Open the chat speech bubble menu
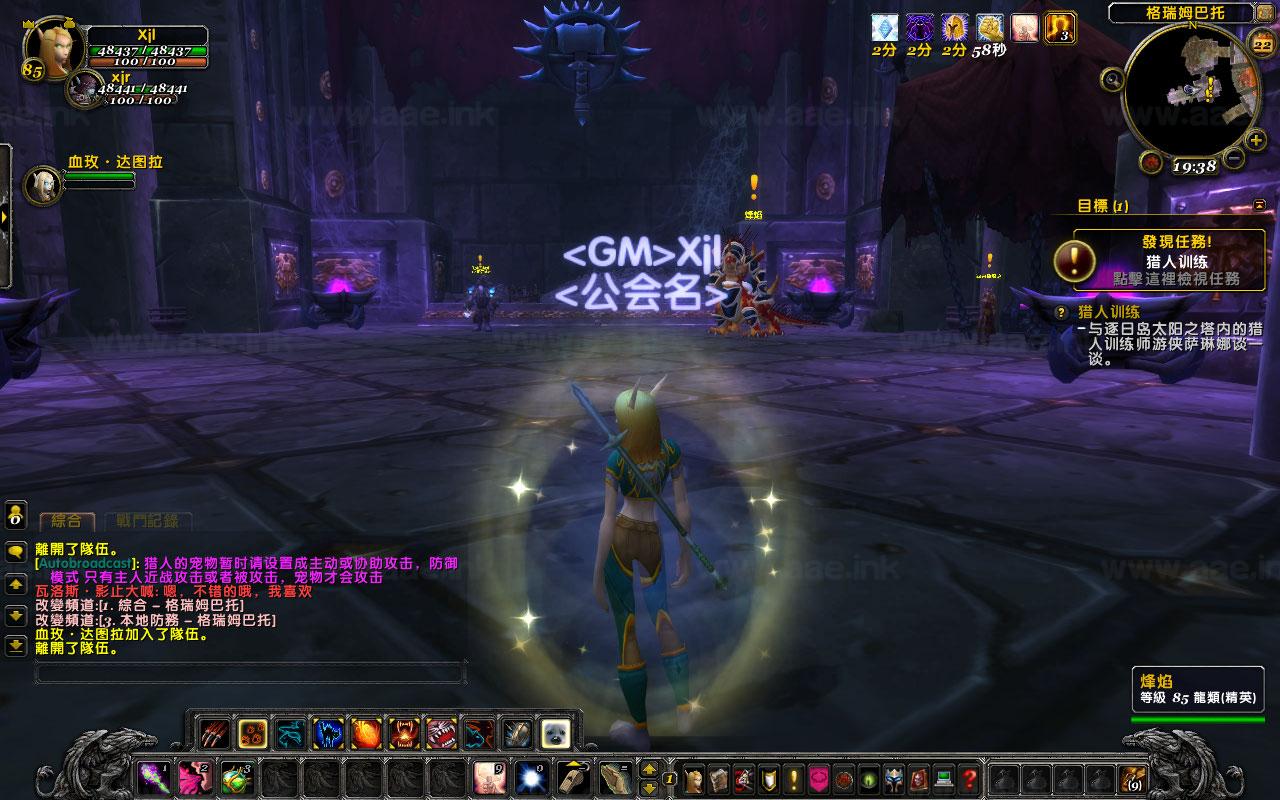 point(16,551)
